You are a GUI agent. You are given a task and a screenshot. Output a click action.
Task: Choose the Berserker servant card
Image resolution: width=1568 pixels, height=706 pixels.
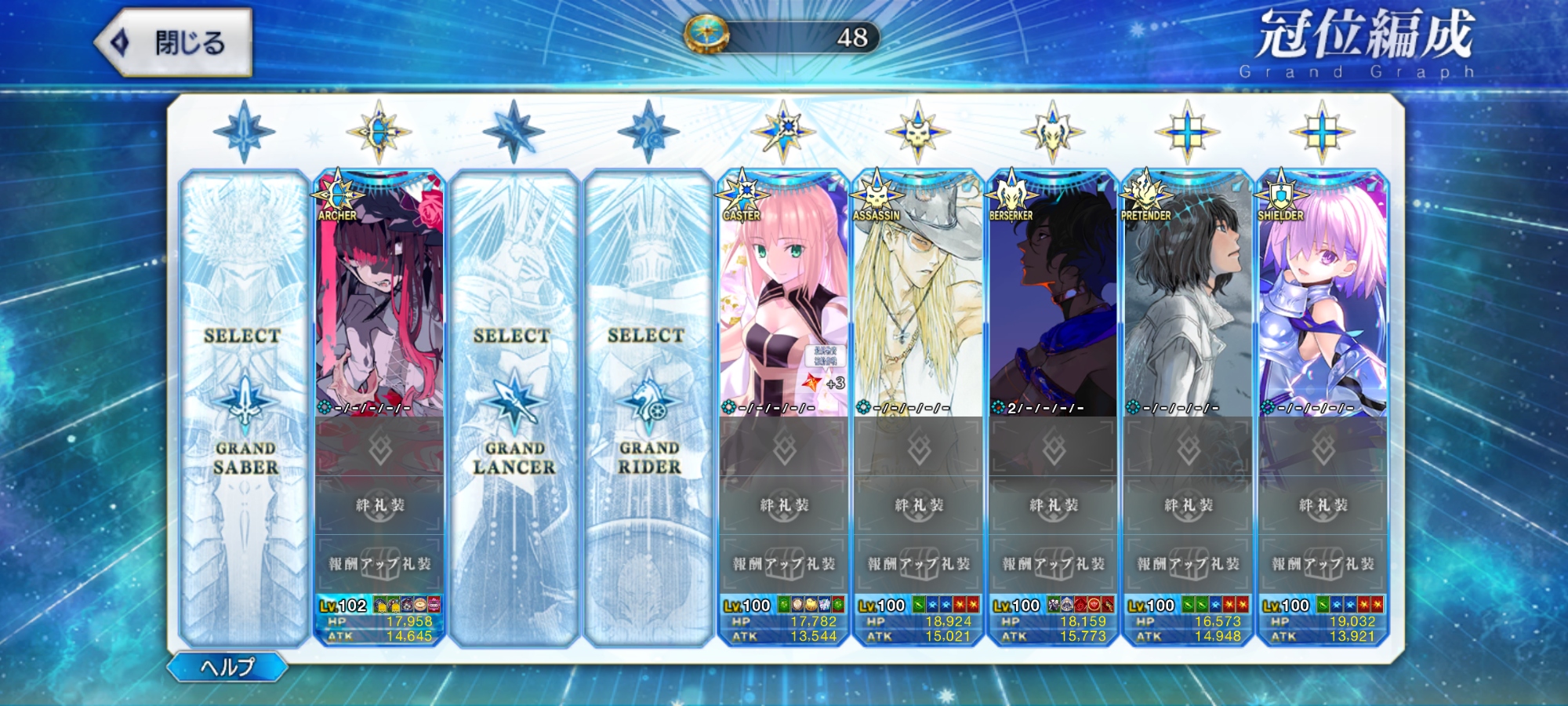[x=1053, y=298]
